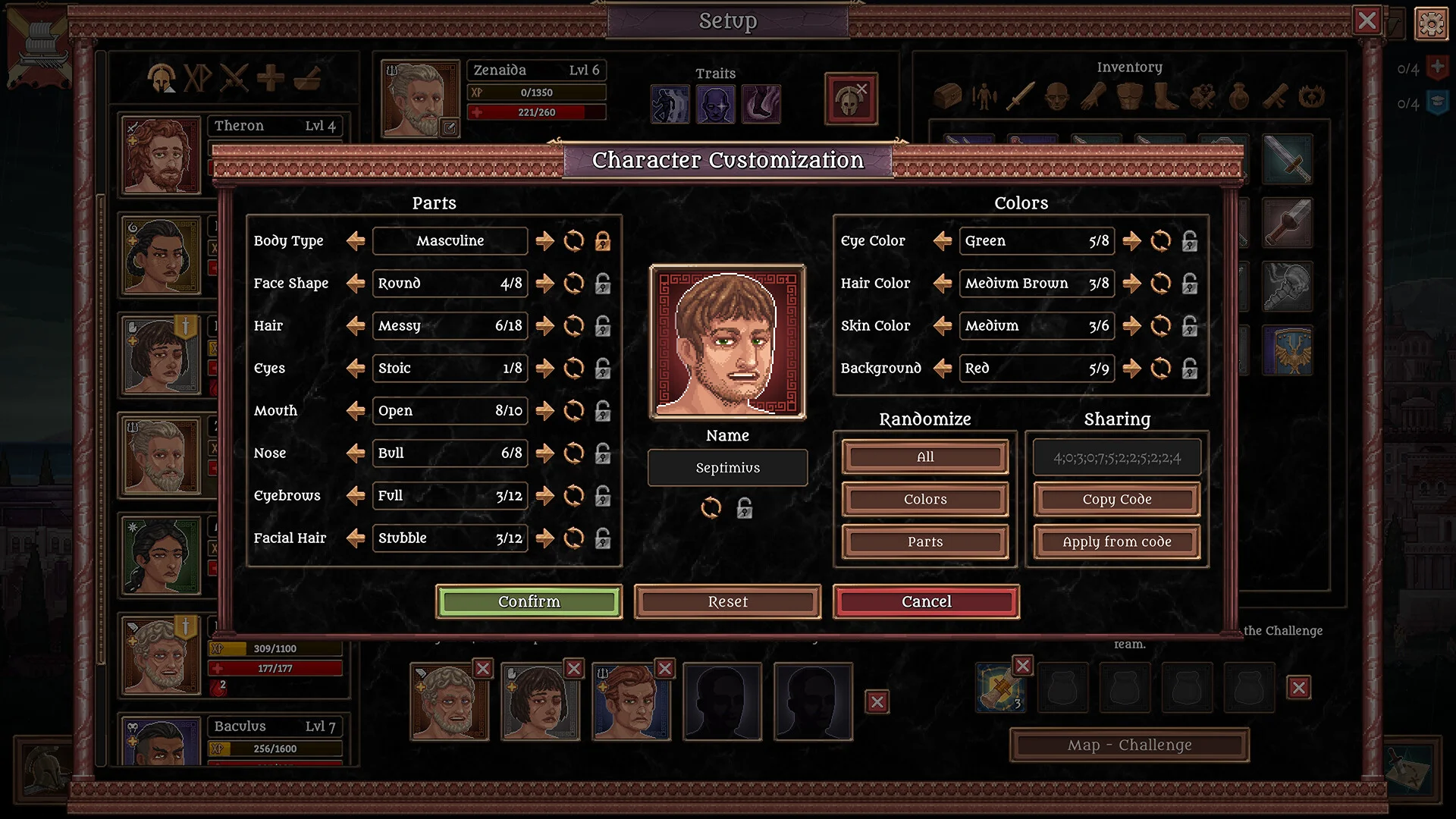Screen dimensions: 1456x819
Task: Open the gear settings menu
Action: (x=1431, y=24)
